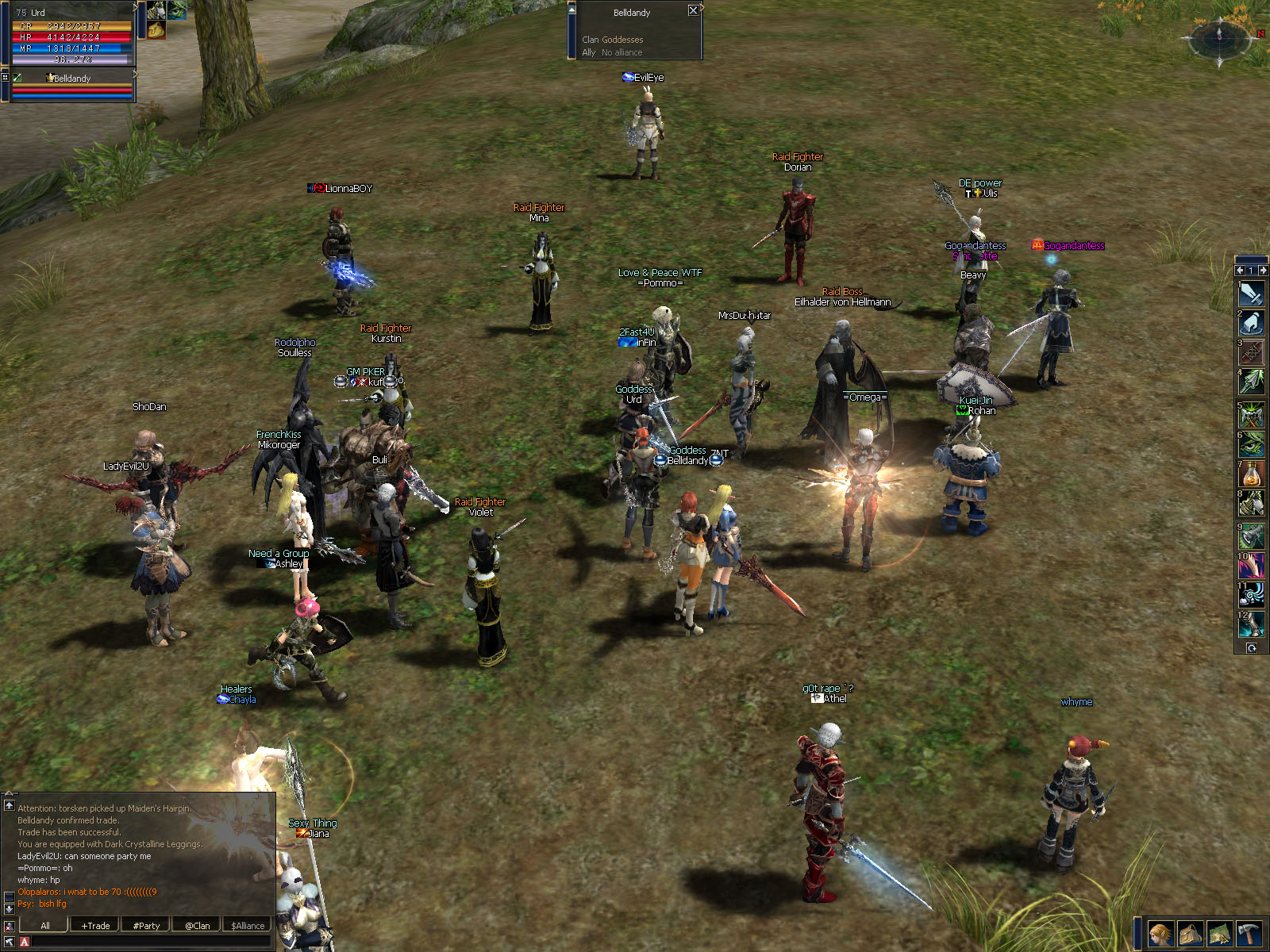Switch to the All chat tab
The width and height of the screenshot is (1270, 952).
click(x=45, y=925)
